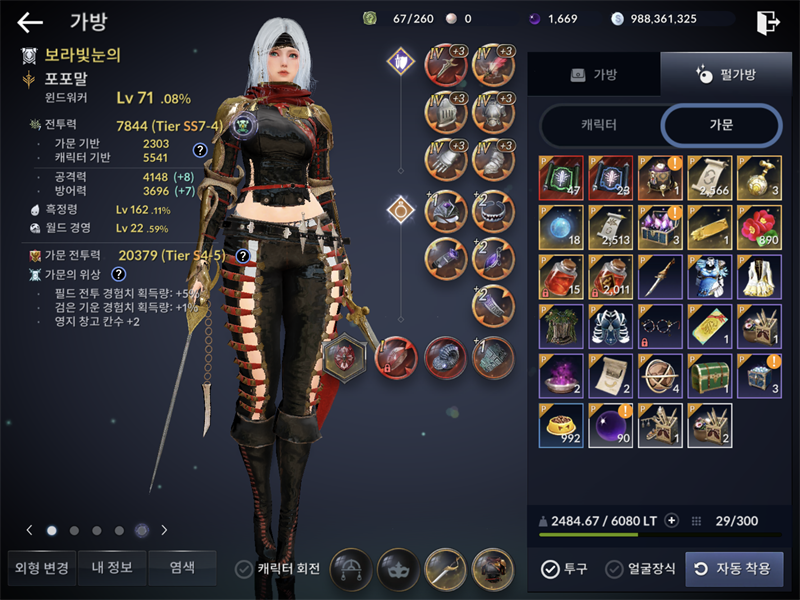Toggle the 투구 helmet checkbox
The height and width of the screenshot is (600, 800).
[x=550, y=569]
